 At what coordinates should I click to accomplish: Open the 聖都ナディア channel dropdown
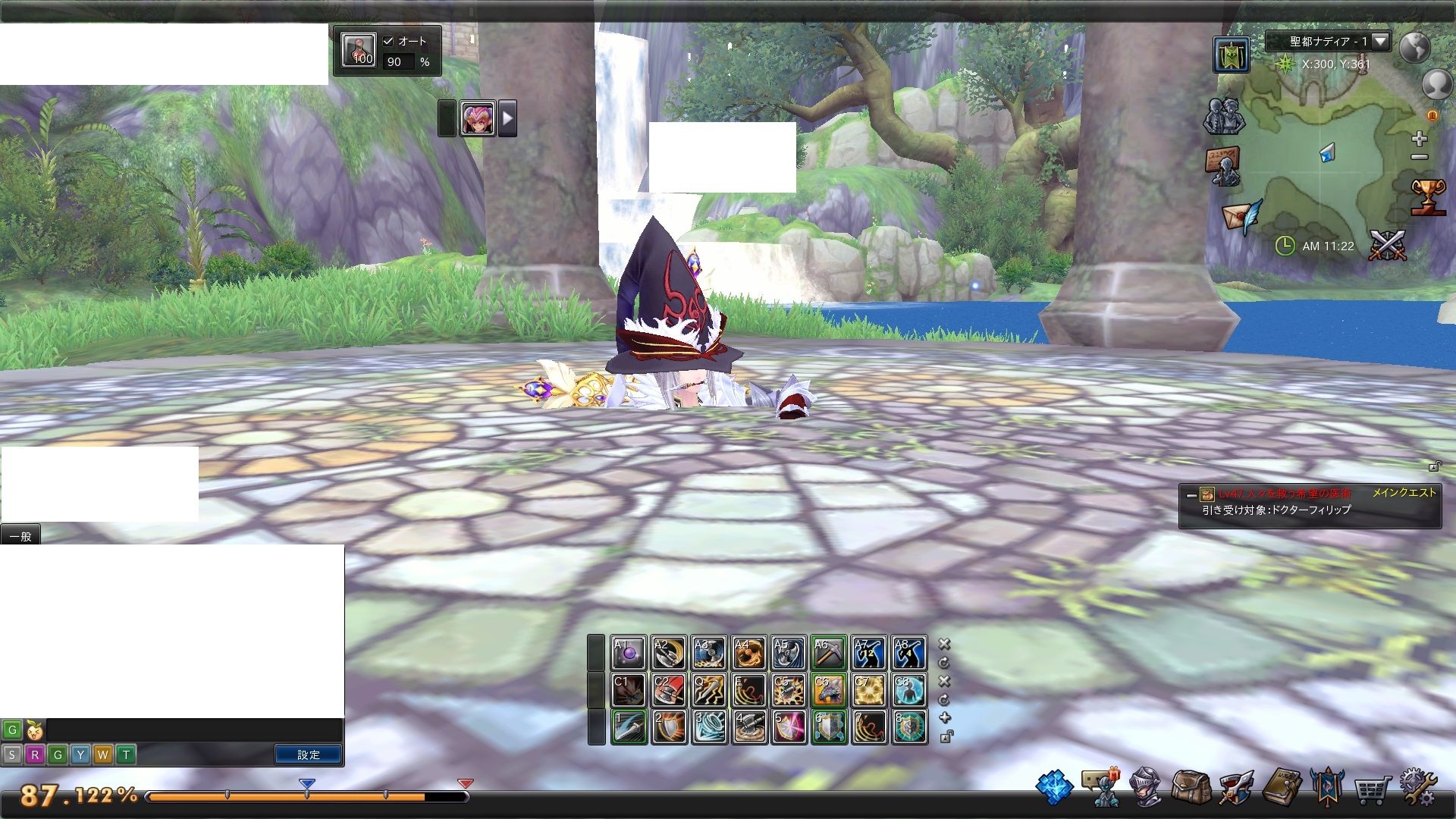[x=1380, y=41]
